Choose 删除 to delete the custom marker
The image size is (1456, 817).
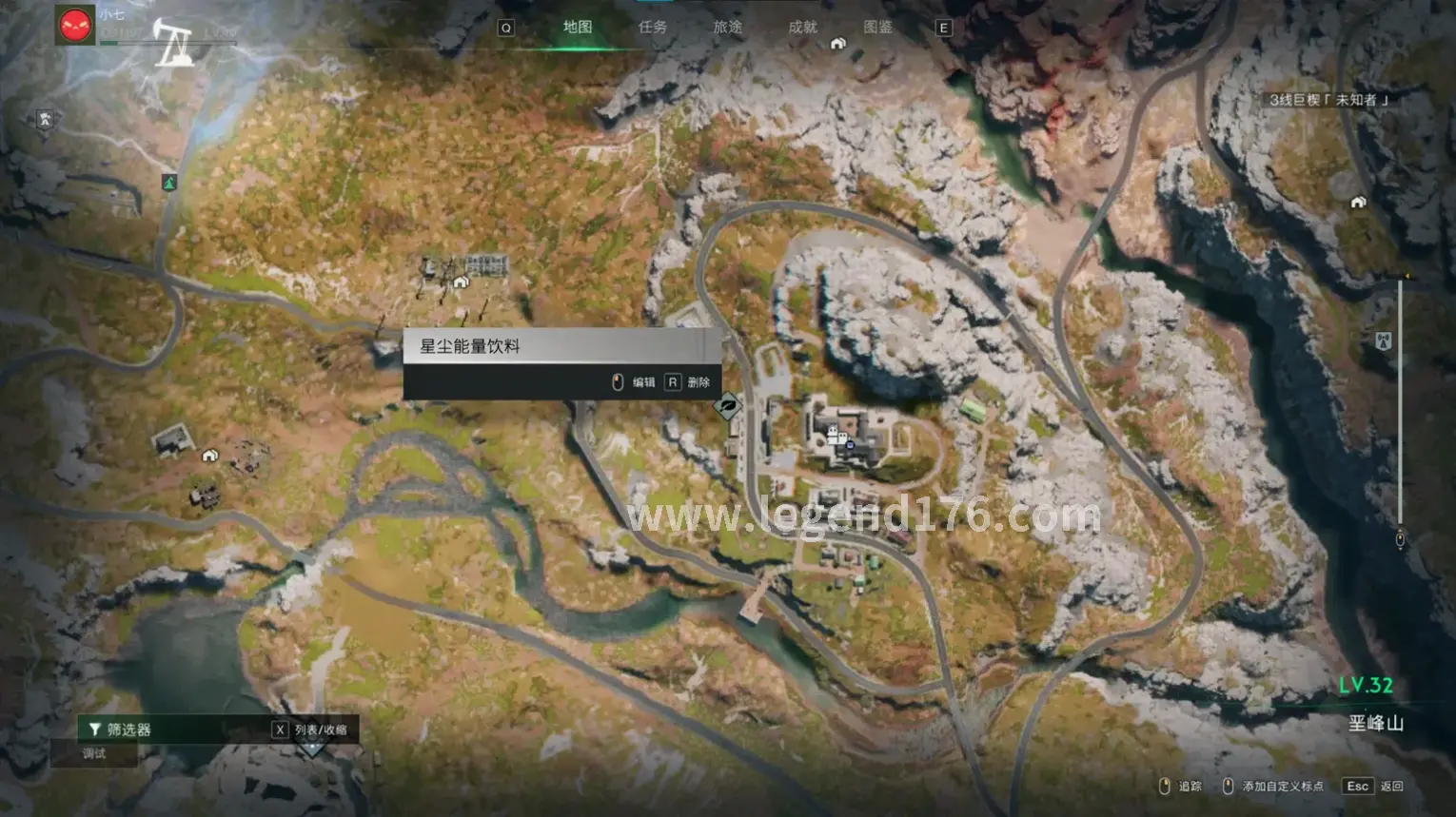[x=690, y=382]
